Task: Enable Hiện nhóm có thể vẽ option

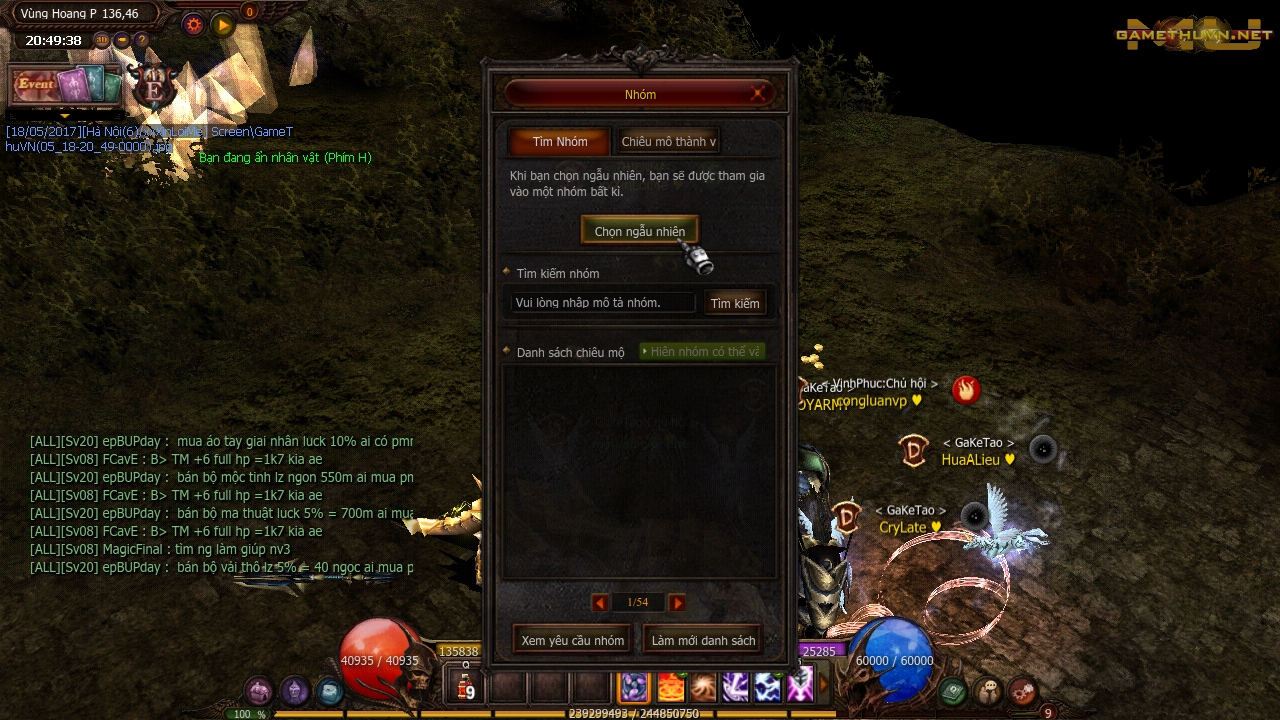Action: tap(703, 351)
